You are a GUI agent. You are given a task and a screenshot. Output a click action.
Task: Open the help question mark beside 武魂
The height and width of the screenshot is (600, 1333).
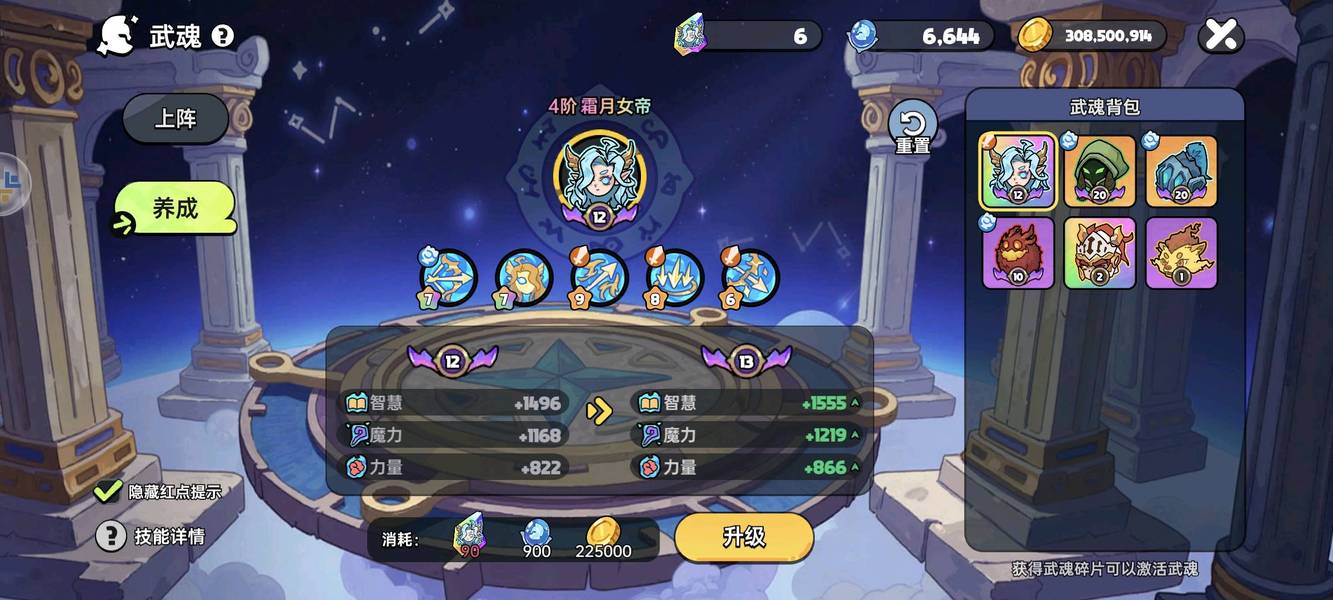point(223,37)
